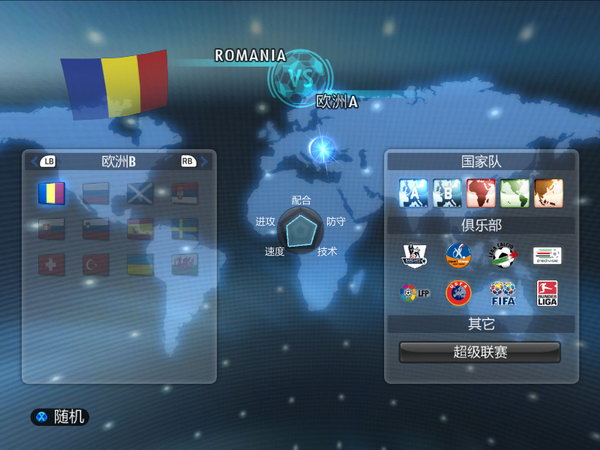Select the Romania flag
The height and width of the screenshot is (450, 600).
51,191
